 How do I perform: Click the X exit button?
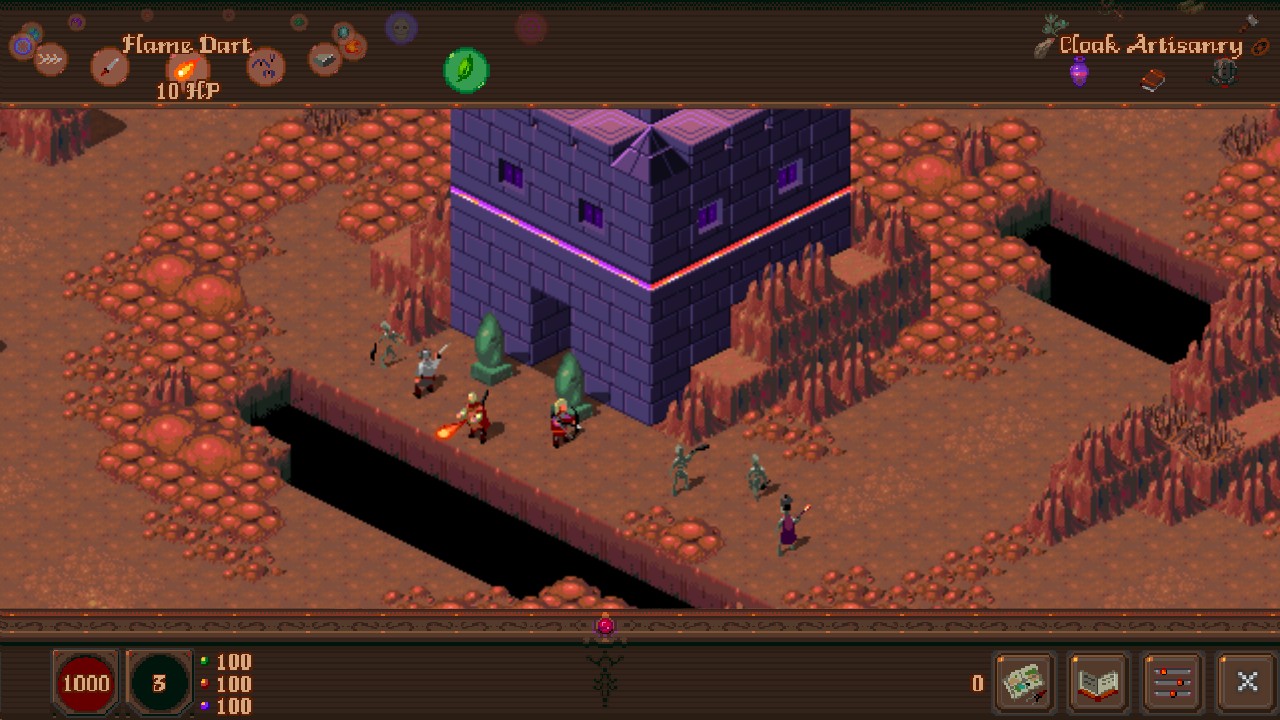(x=1247, y=682)
